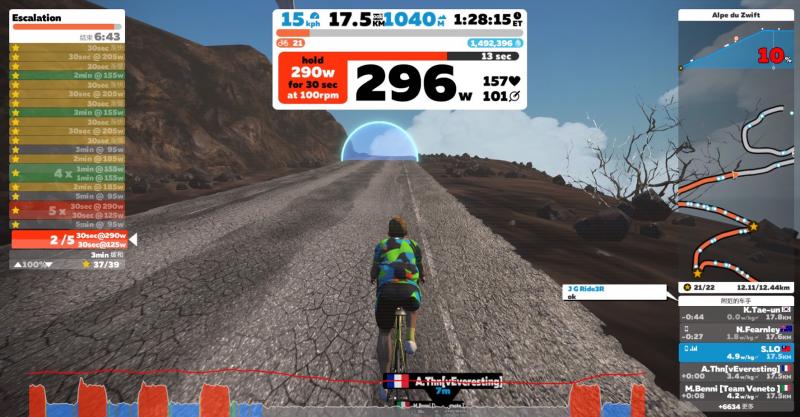Screen dimensions: 800x417
Task: Select the current 2/5 interval block
Action: [68, 240]
